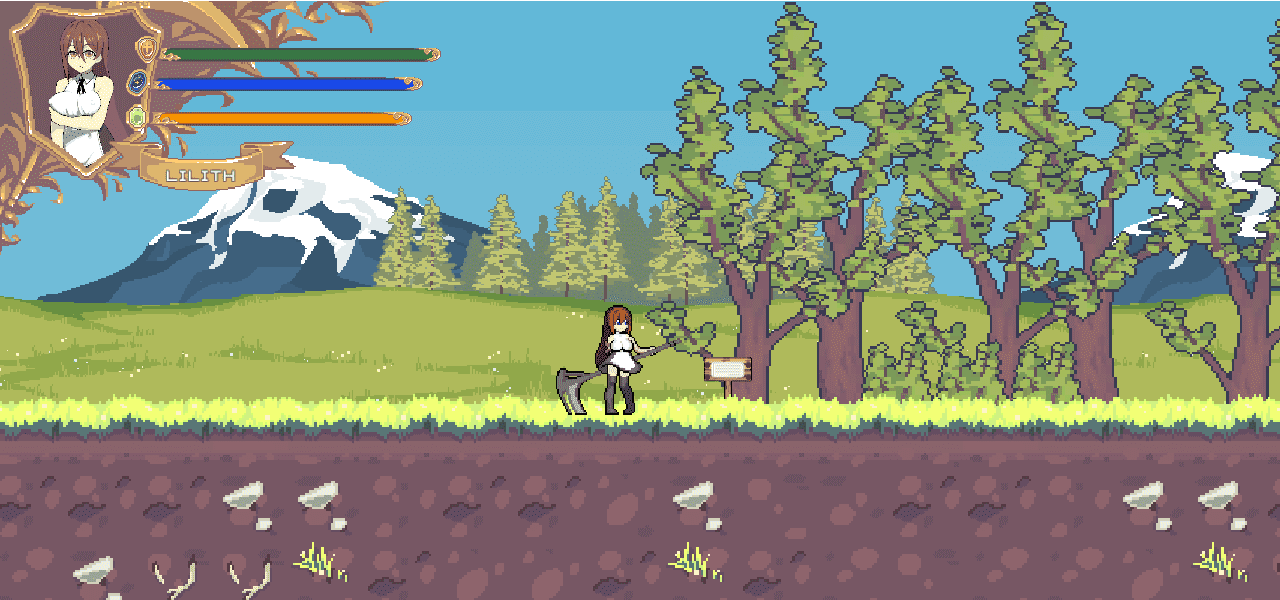The width and height of the screenshot is (1280, 600).
Task: Click the green emblem icon
Action: point(138,118)
